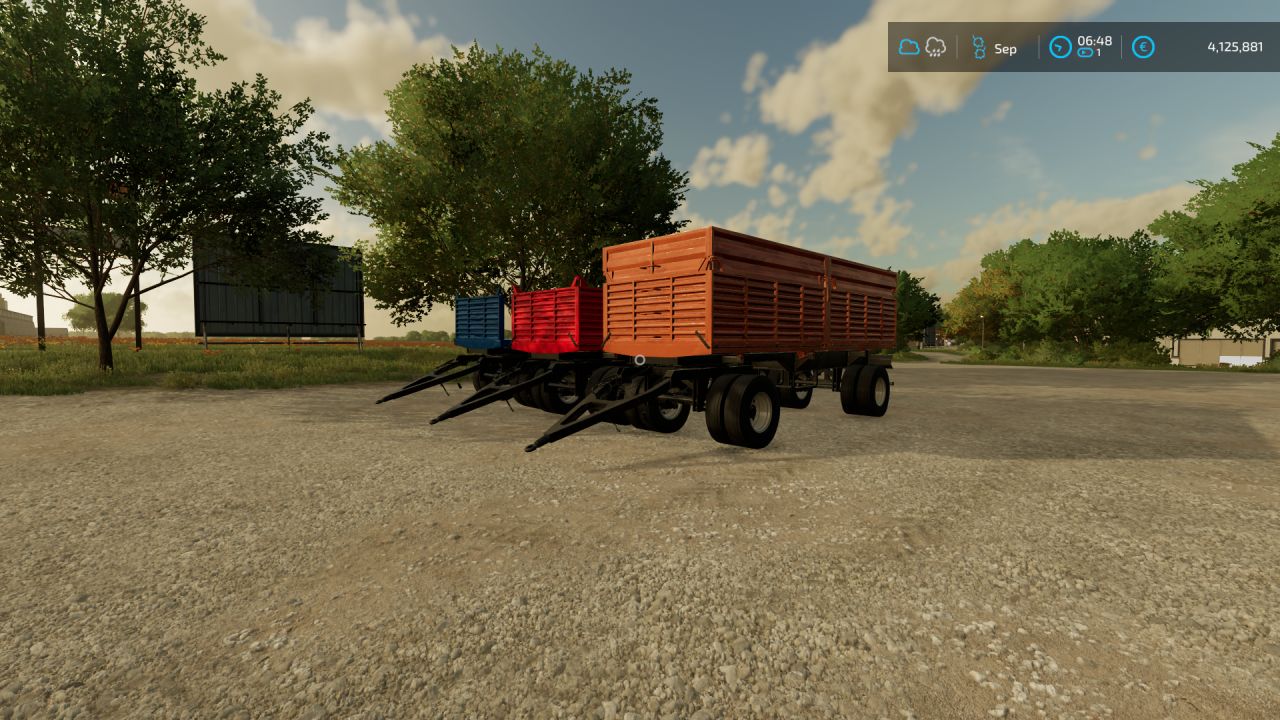Open the rain forecast icon

coord(936,47)
